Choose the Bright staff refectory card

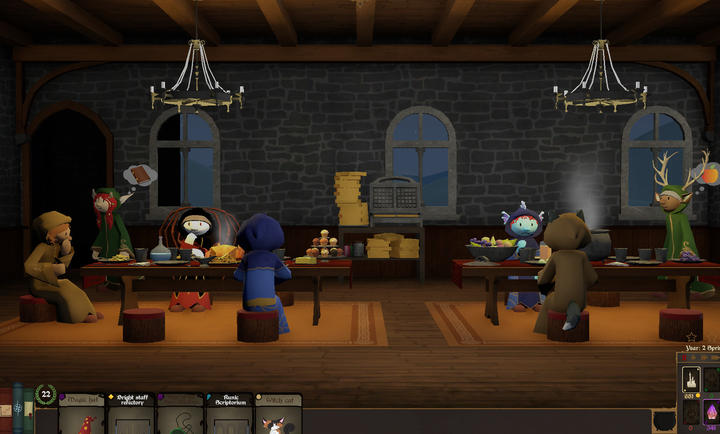pos(131,414)
